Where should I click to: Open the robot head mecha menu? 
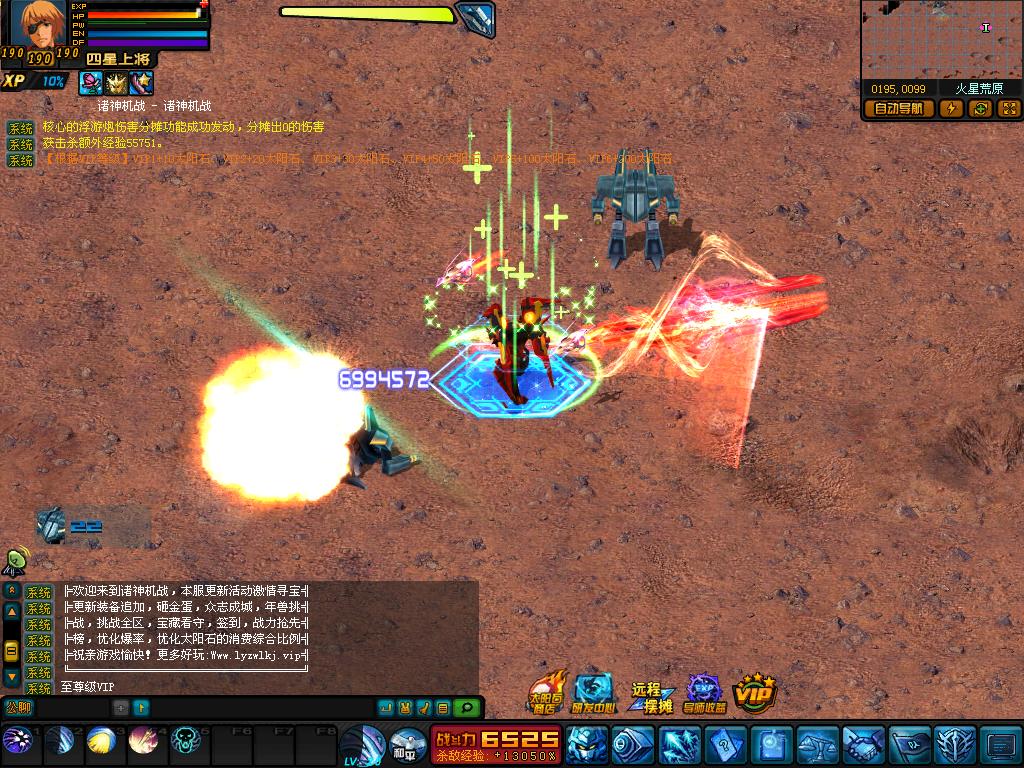click(585, 745)
